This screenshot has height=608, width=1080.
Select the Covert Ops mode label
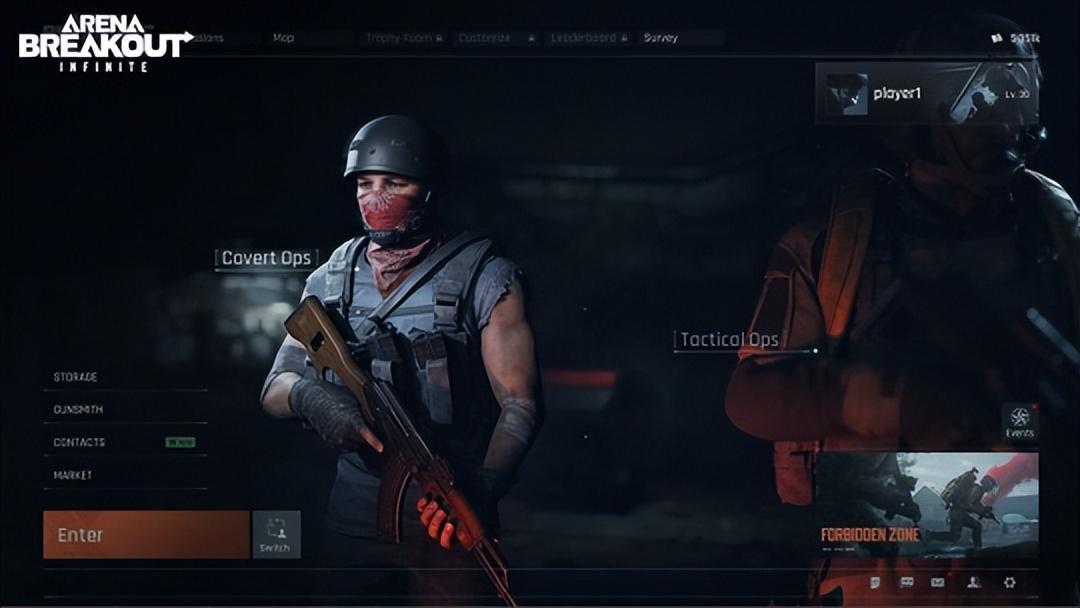click(x=266, y=258)
